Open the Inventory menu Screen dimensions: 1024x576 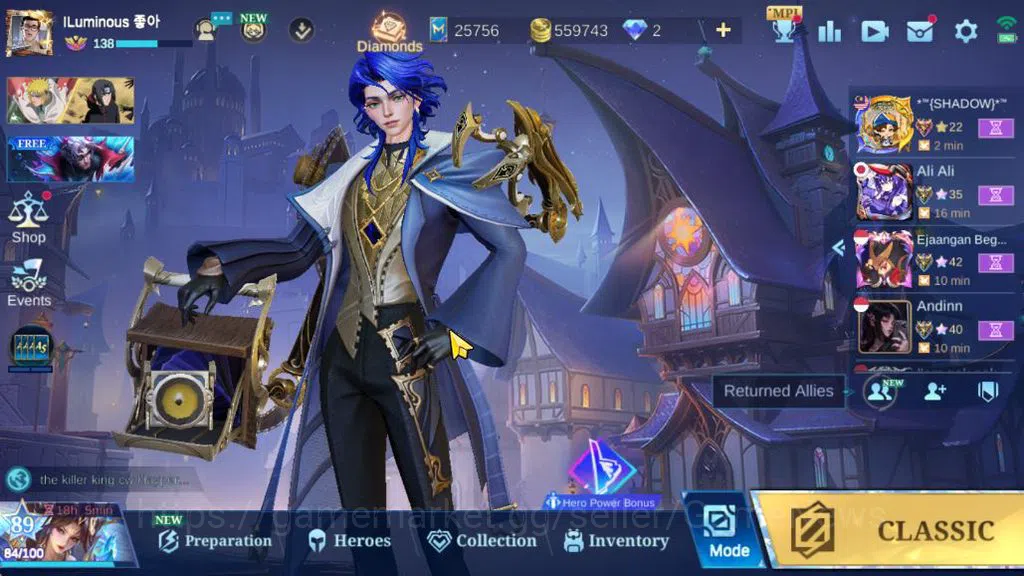point(616,541)
